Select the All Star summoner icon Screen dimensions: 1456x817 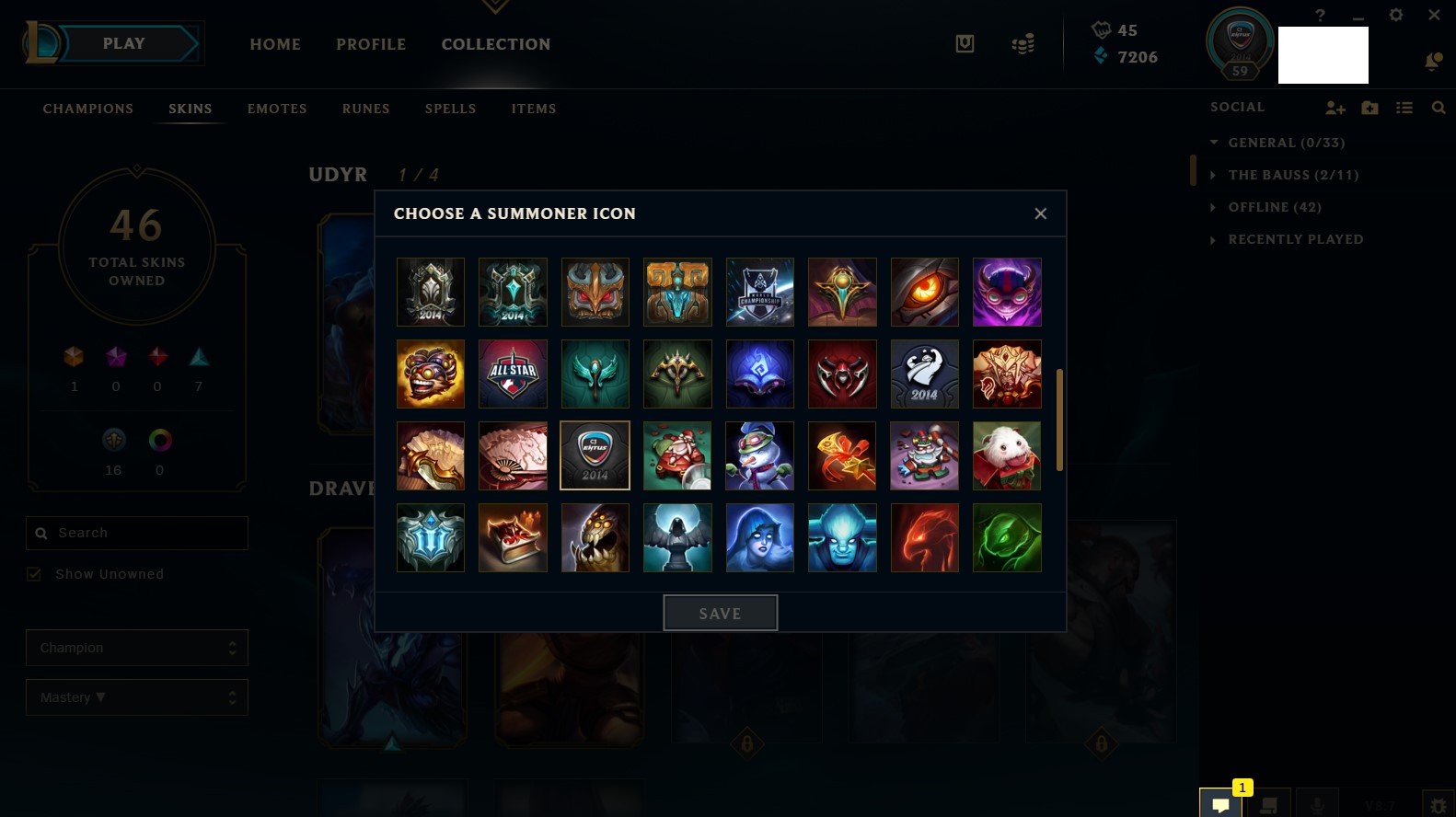point(513,374)
